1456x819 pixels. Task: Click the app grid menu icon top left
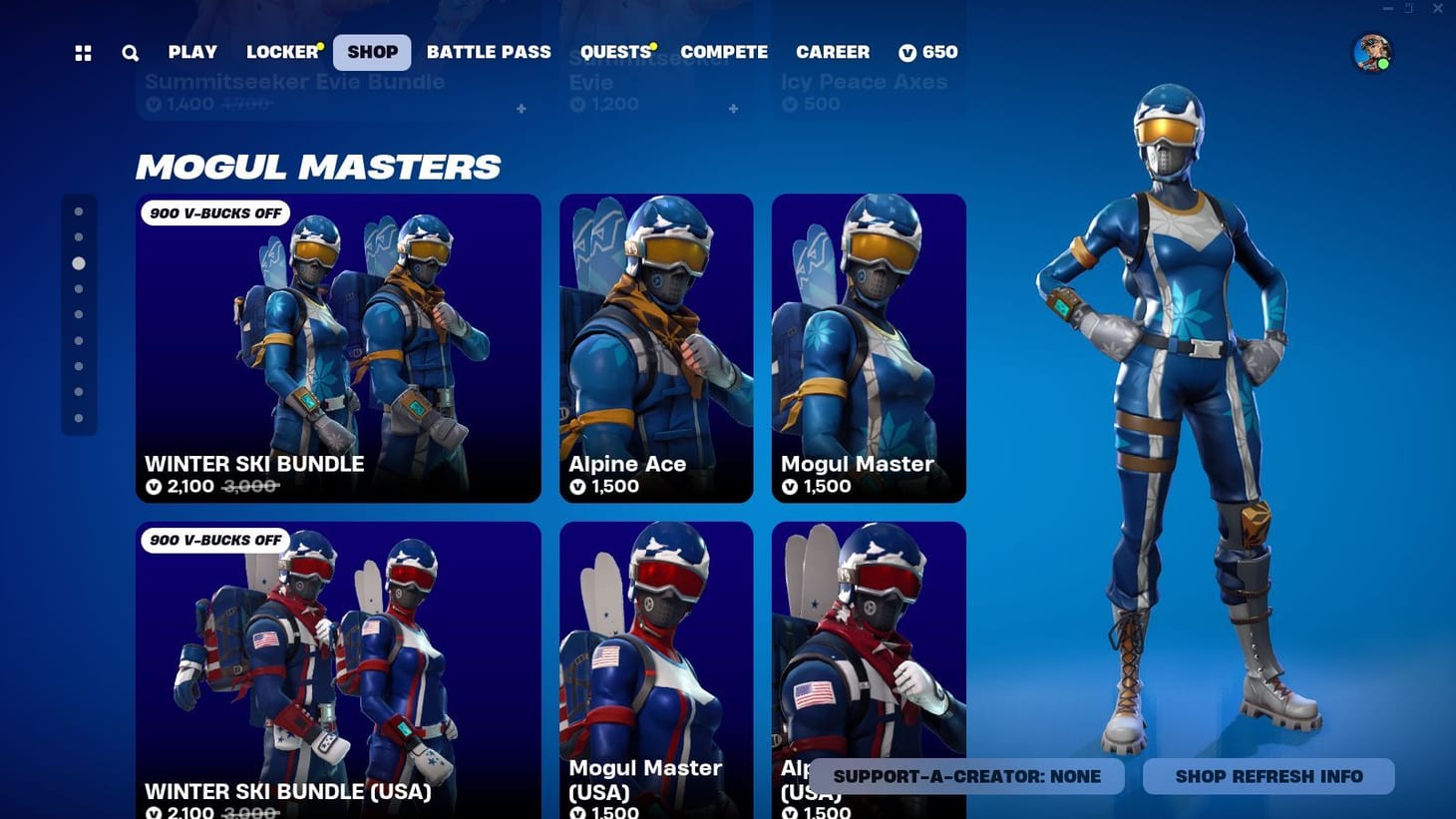(x=83, y=52)
